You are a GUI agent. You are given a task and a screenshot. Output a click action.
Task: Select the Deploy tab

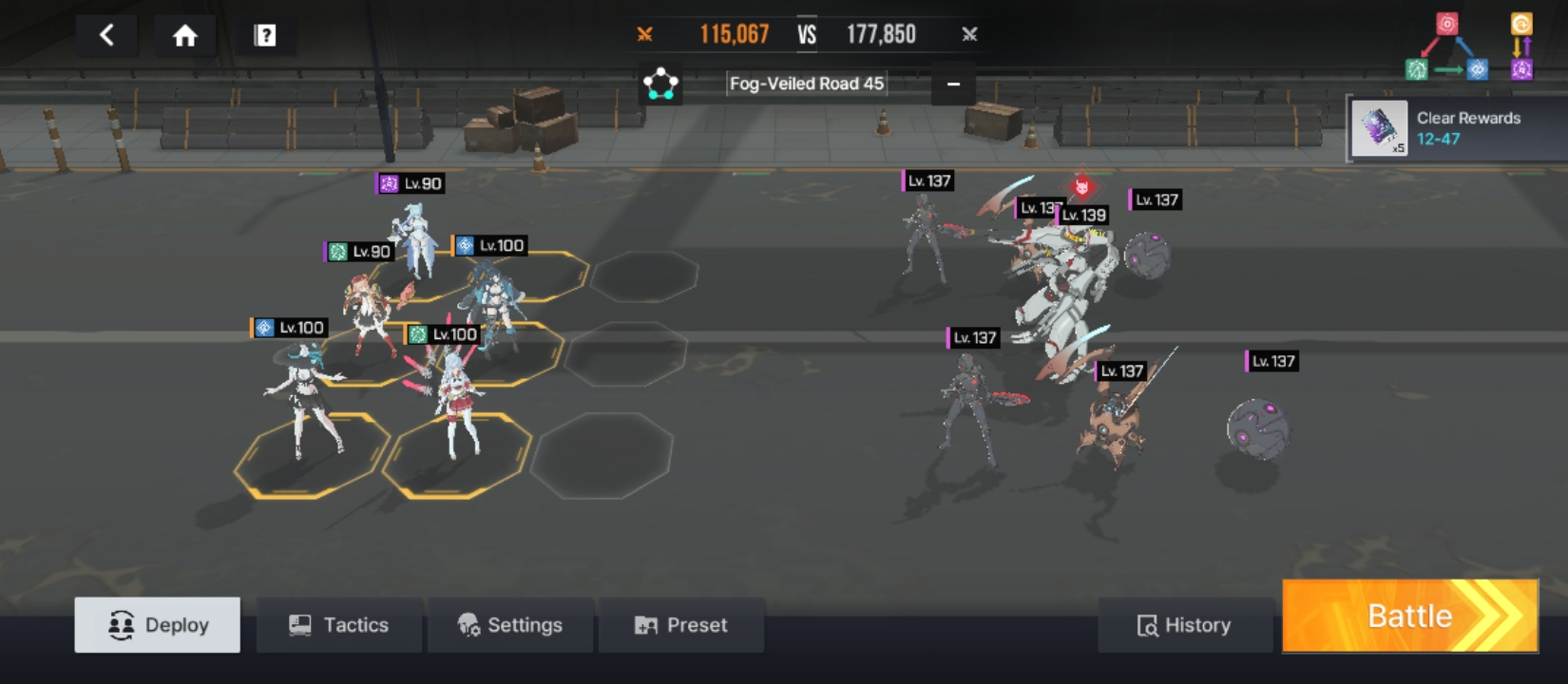158,625
